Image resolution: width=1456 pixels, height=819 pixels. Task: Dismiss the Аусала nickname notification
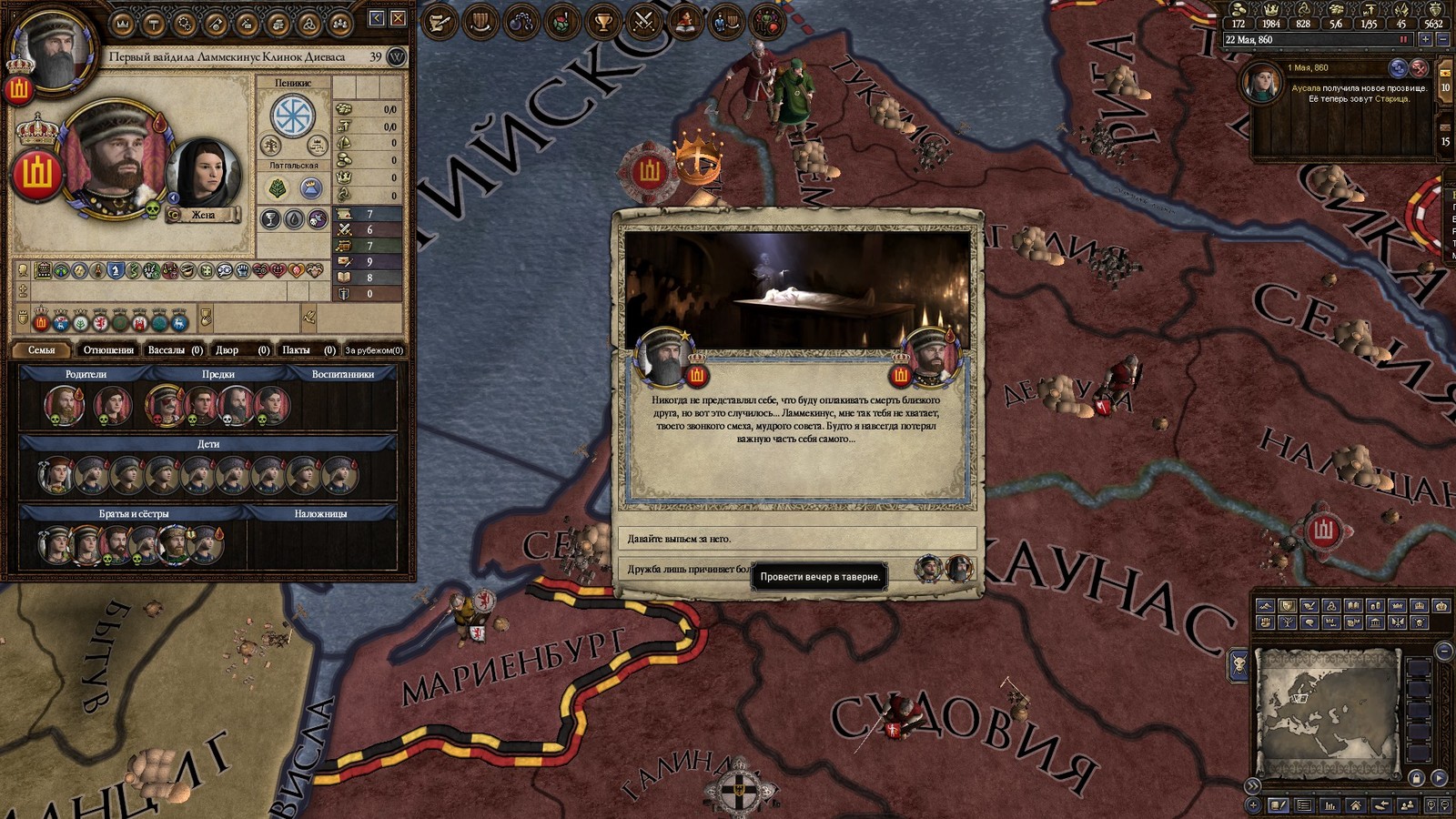(1420, 68)
